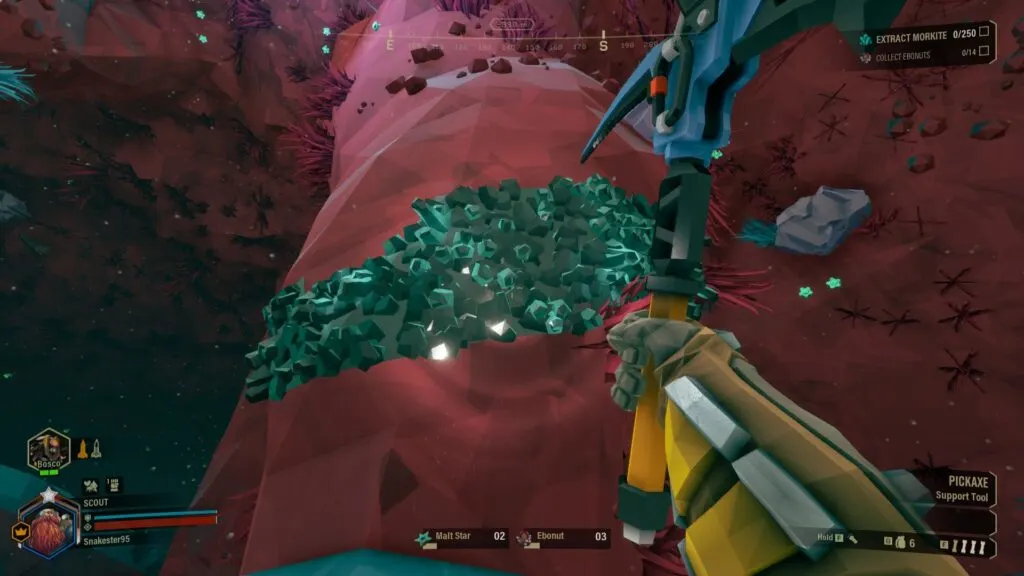Click the gold crown badge
The width and height of the screenshot is (1024, 576).
point(18,532)
